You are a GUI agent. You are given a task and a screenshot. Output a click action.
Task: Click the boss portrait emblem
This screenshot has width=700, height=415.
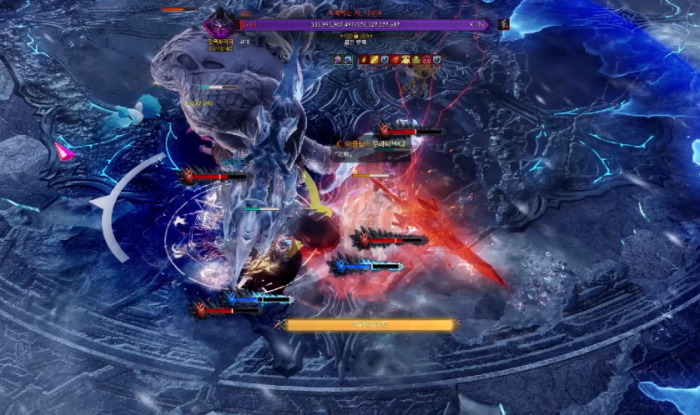(218, 22)
